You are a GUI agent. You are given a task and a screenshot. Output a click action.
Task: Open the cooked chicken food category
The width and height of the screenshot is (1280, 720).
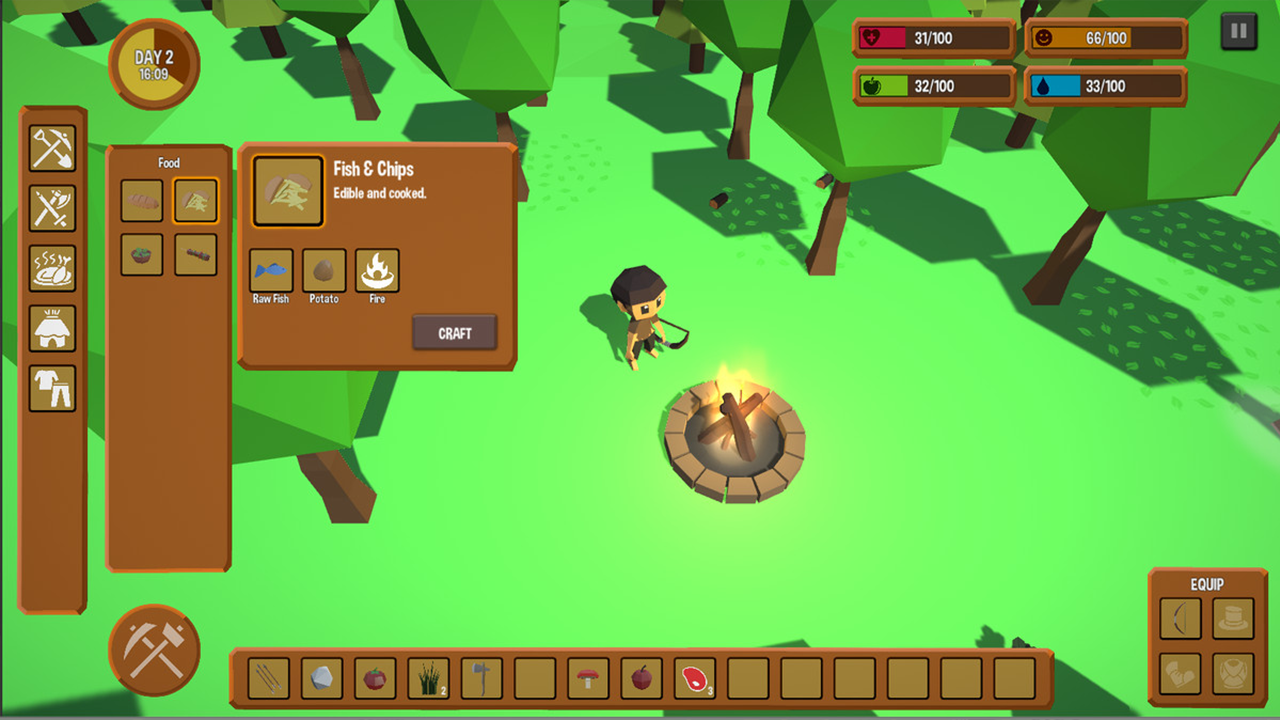pyautogui.click(x=54, y=268)
